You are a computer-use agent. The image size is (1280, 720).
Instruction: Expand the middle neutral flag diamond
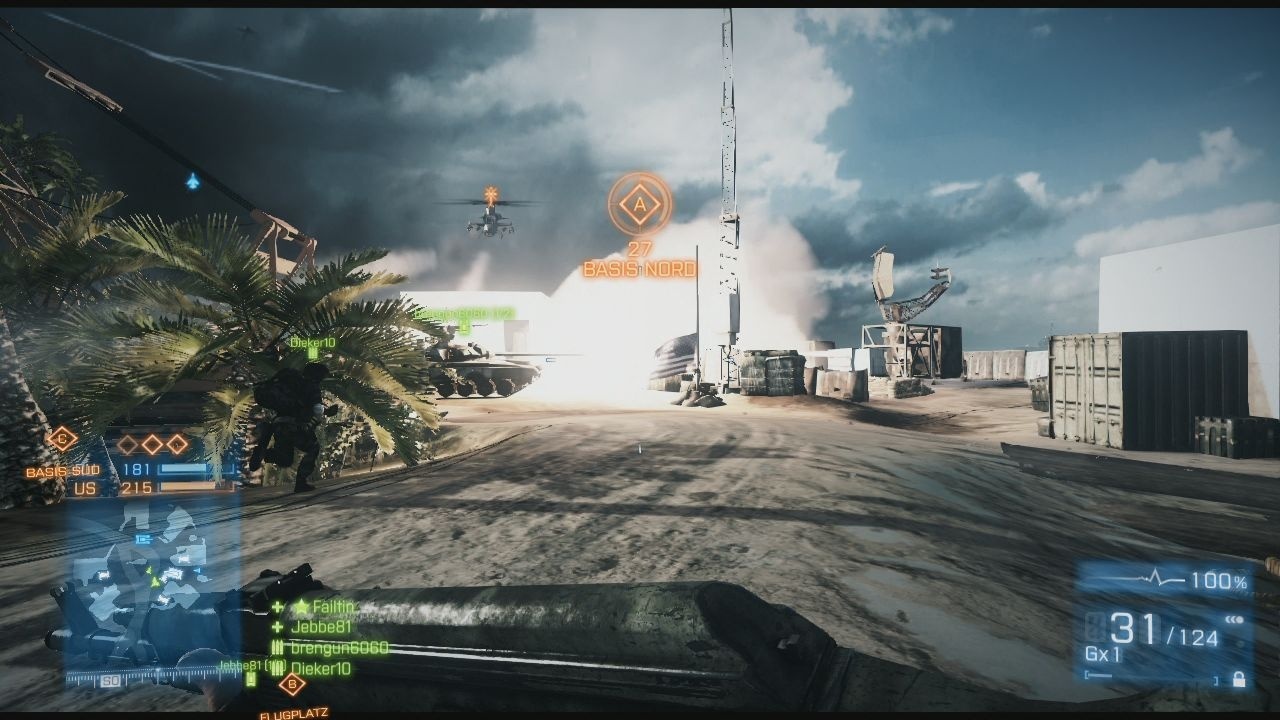151,443
